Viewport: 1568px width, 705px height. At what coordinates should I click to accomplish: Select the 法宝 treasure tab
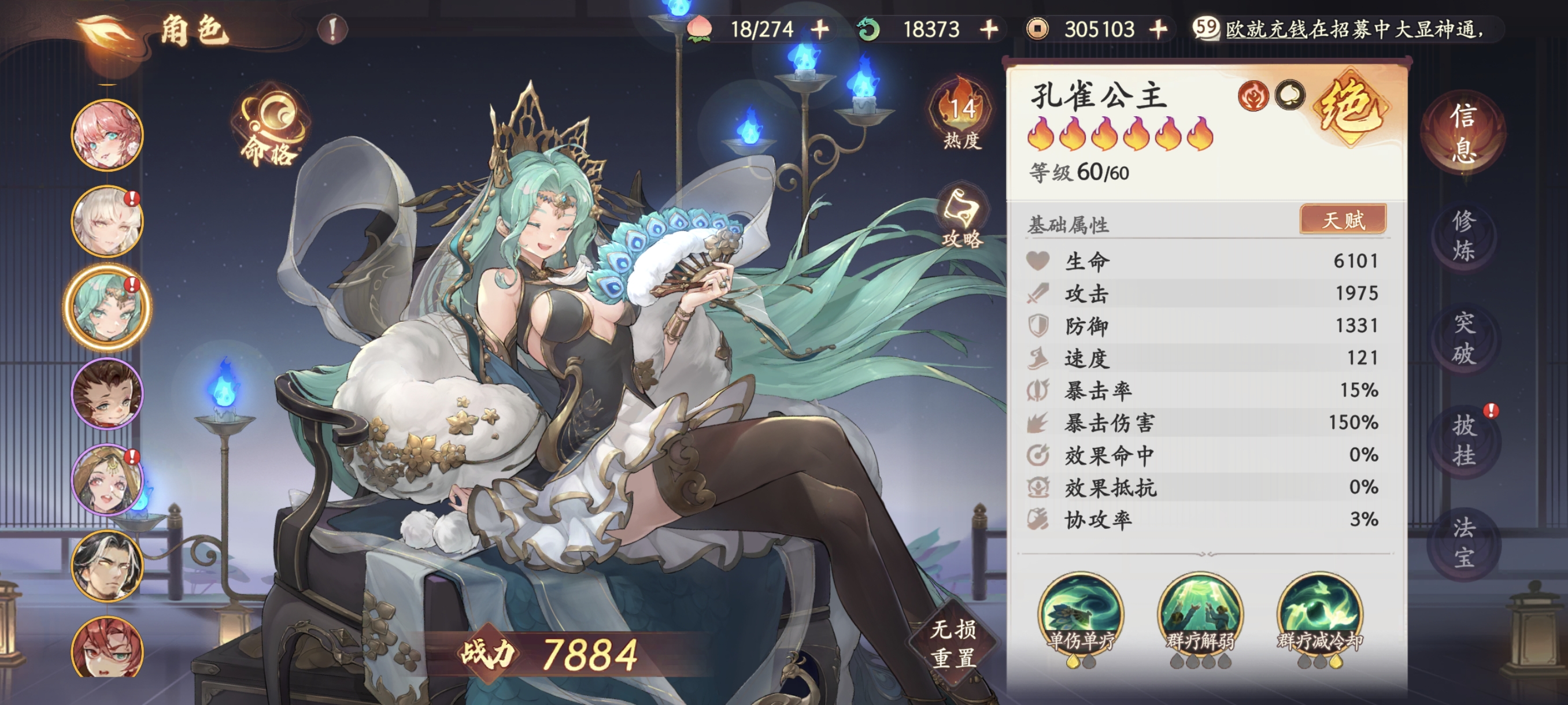point(1463,543)
